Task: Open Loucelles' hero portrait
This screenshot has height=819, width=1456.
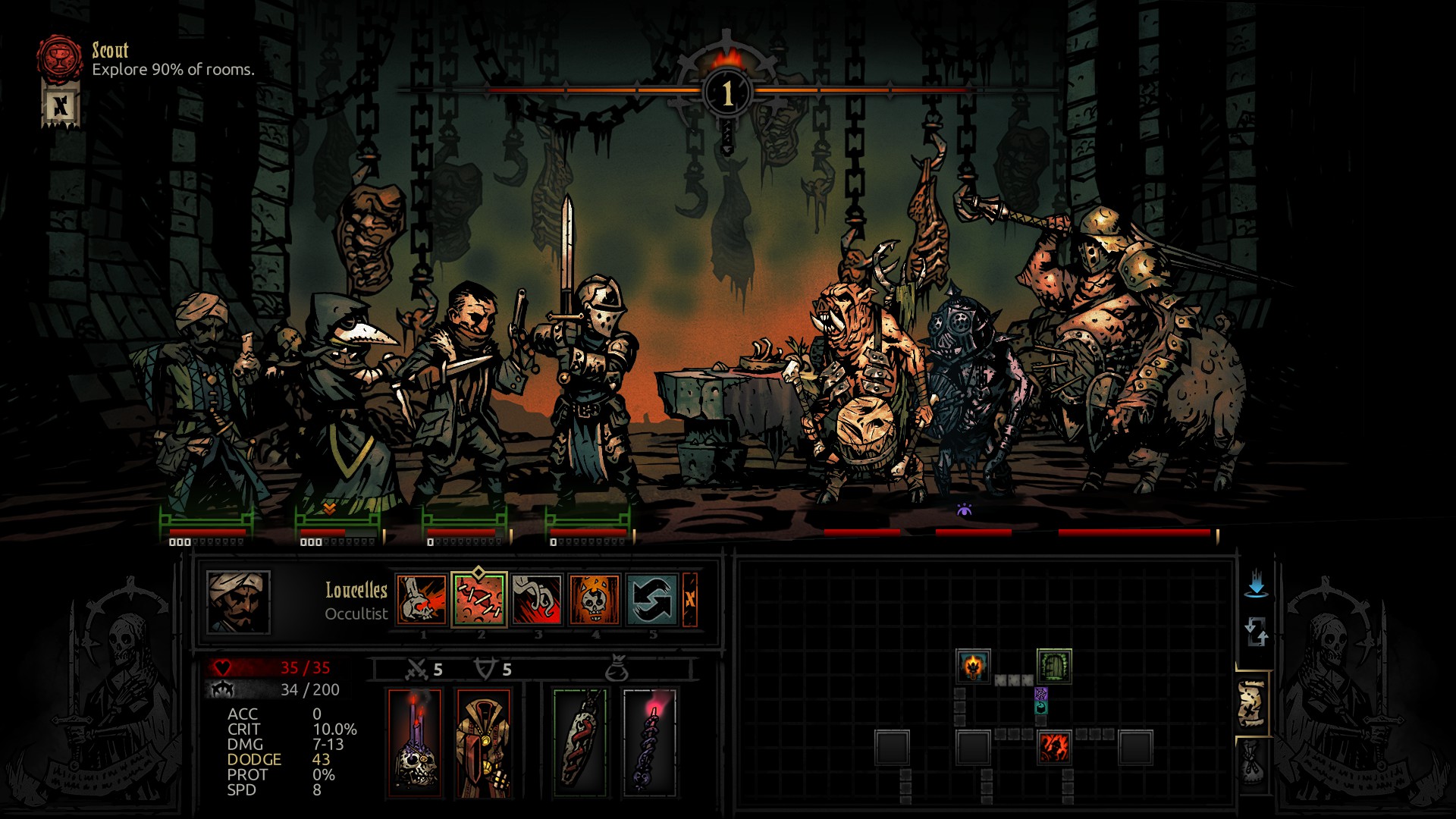Action: 238,602
